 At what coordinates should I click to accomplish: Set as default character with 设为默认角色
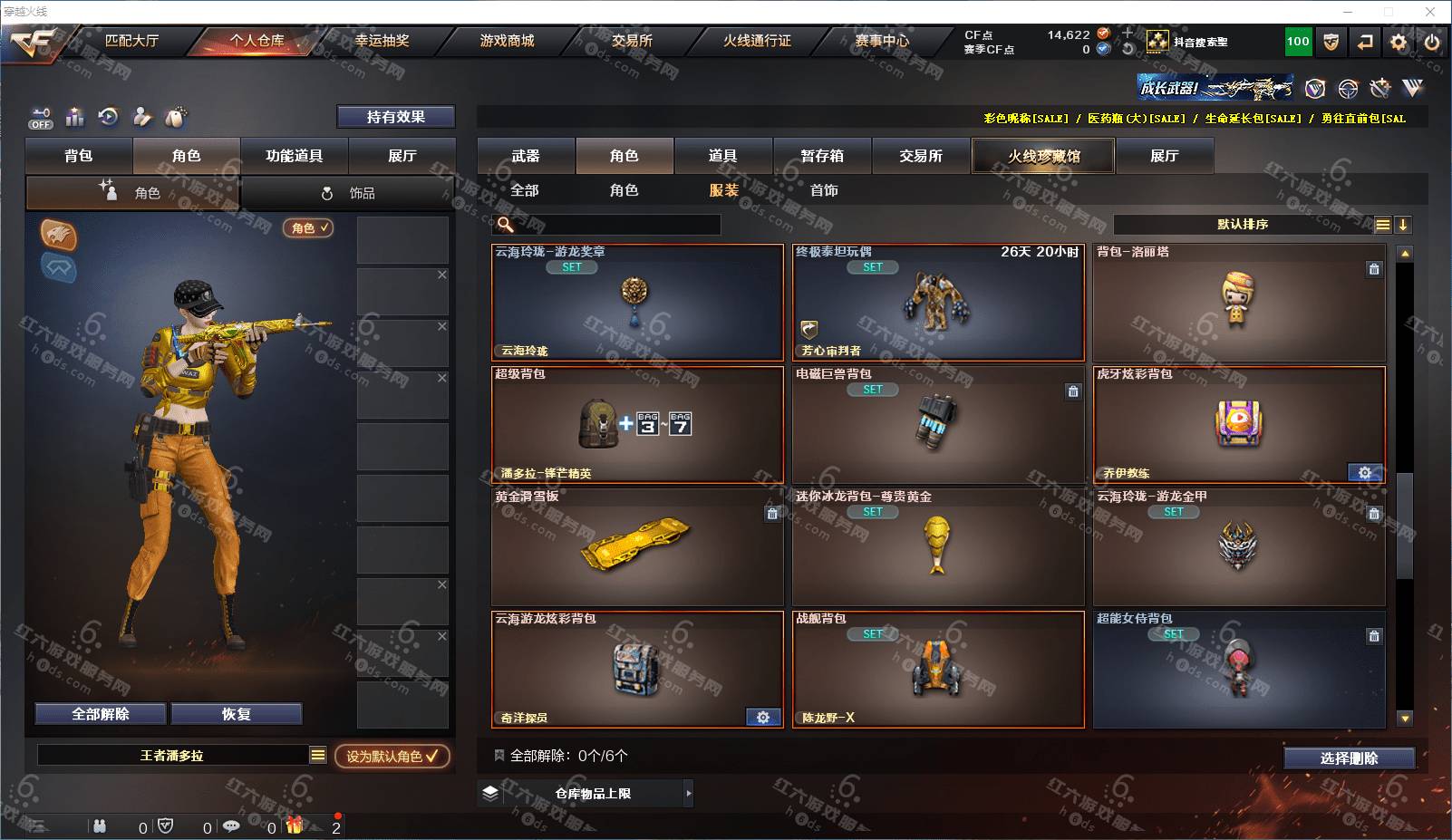392,756
